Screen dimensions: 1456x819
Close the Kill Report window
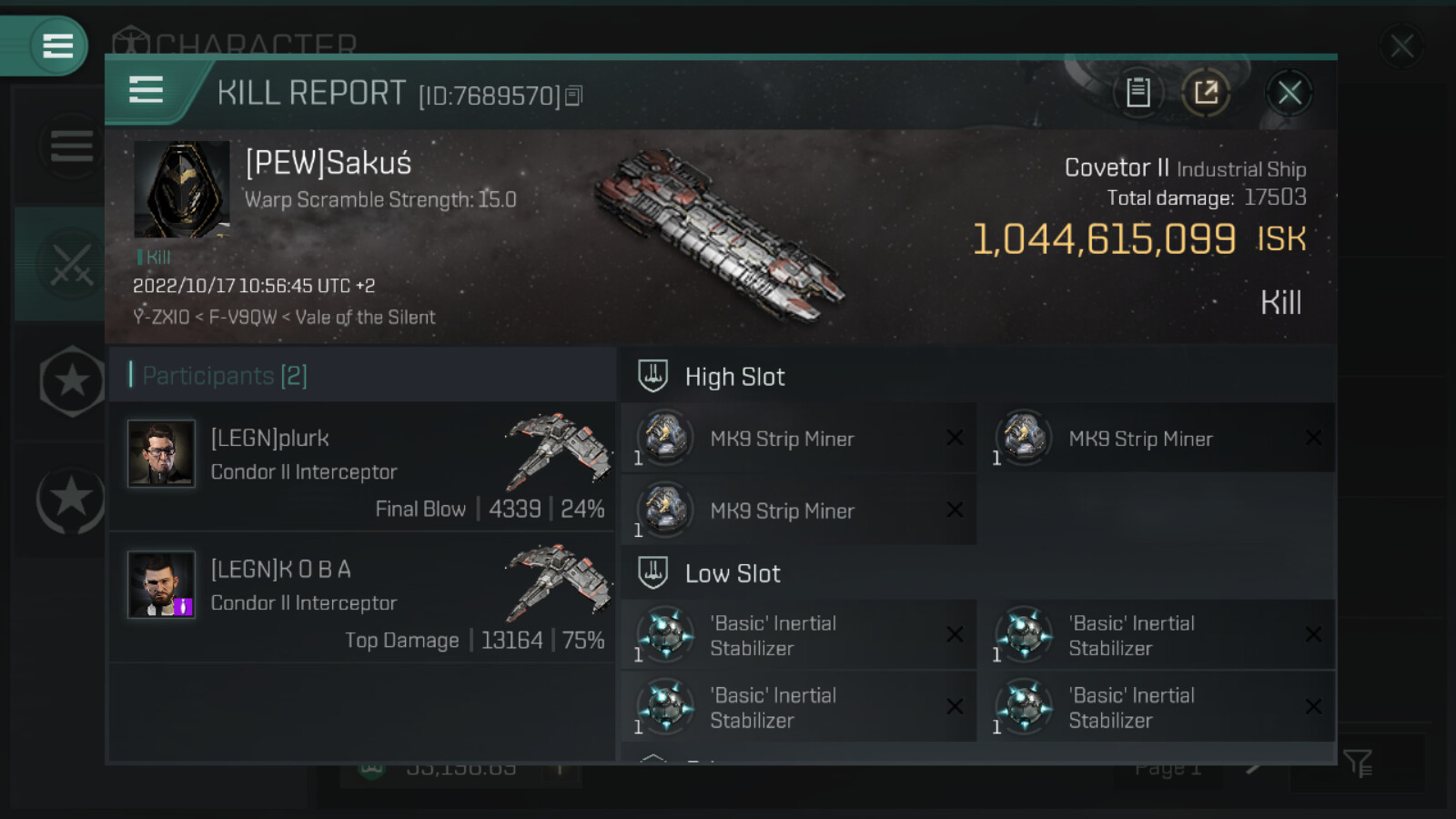point(1289,93)
